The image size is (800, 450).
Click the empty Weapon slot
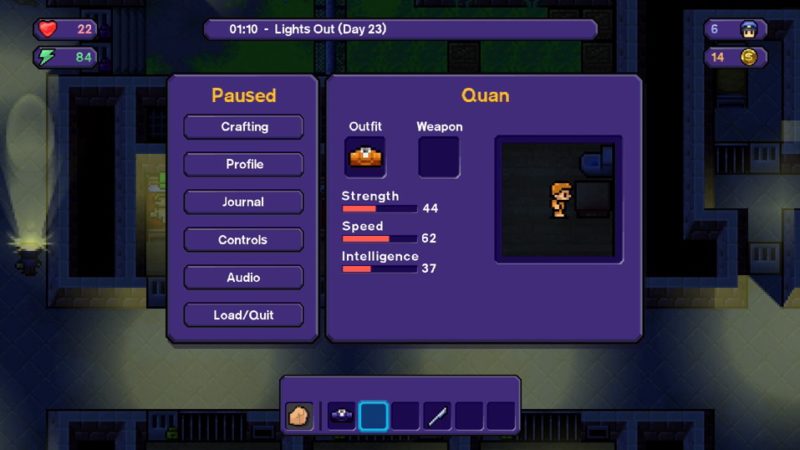point(438,157)
